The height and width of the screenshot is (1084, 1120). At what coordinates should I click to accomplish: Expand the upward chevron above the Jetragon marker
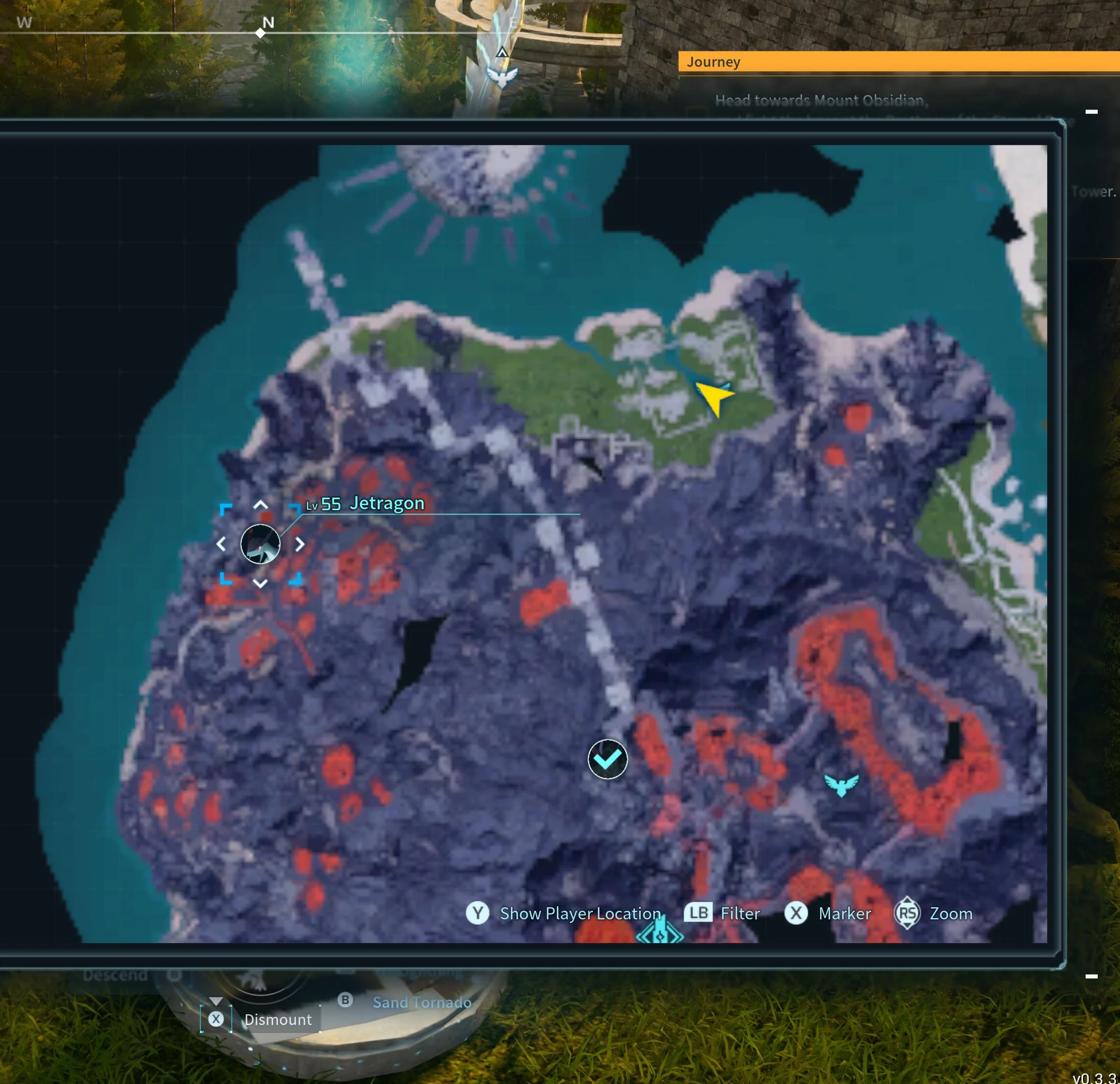coord(261,504)
